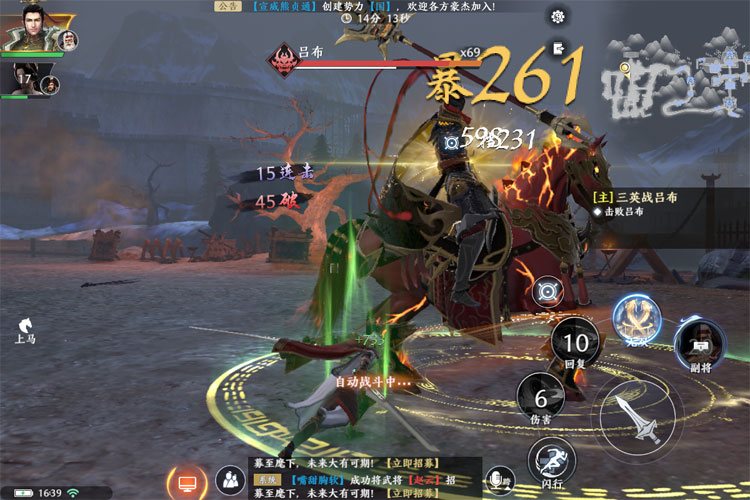750x500 pixels.
Task: Toggle the target lock icon above skills
Action: coord(549,293)
